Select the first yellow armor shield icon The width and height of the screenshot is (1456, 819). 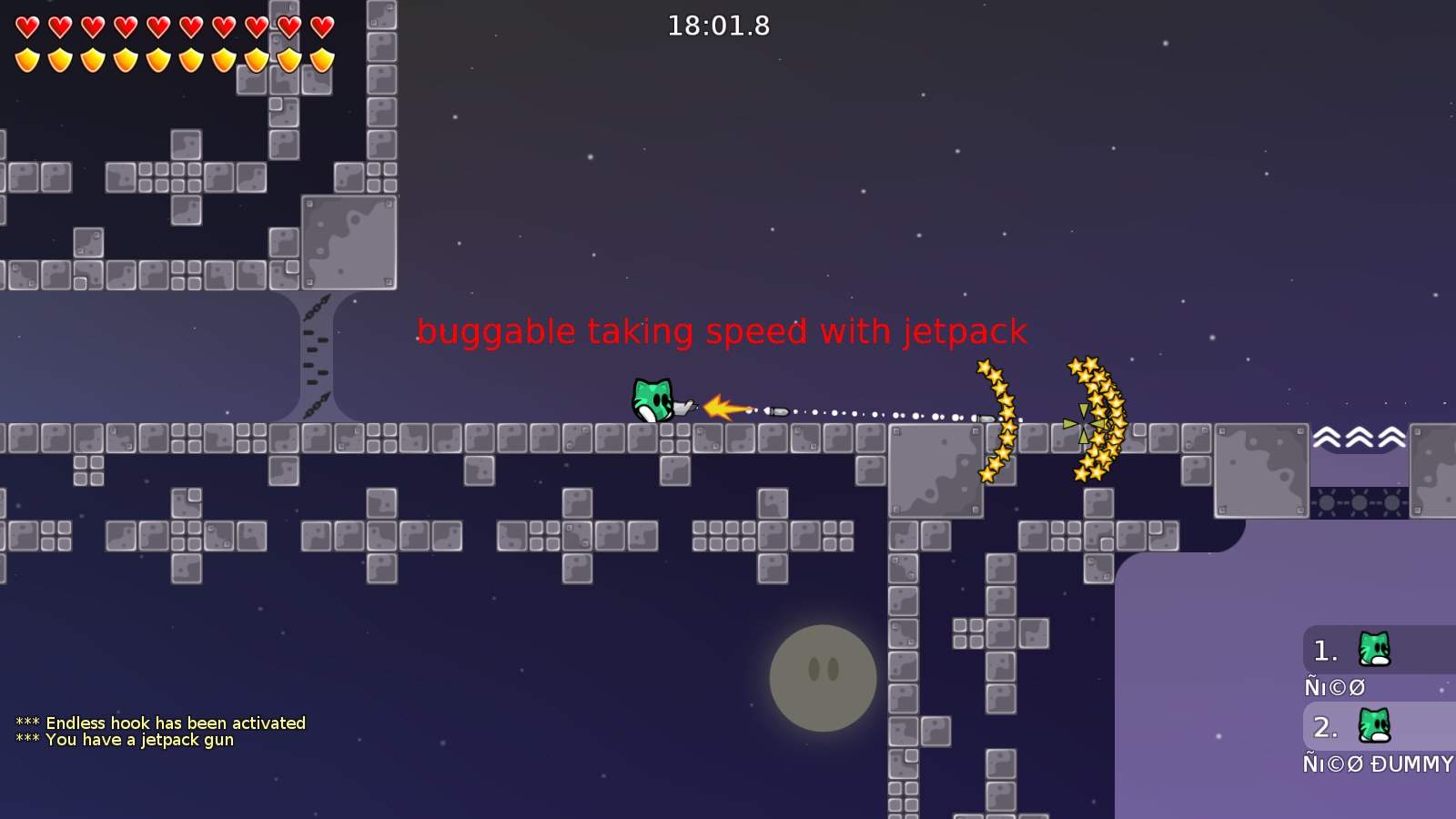(26, 60)
